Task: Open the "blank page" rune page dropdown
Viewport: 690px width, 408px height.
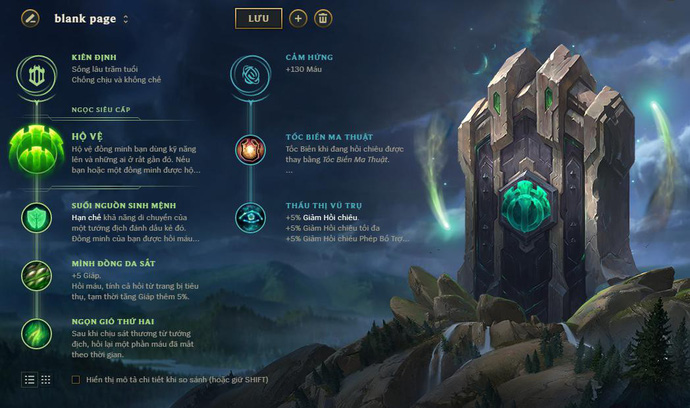Action: tap(126, 19)
